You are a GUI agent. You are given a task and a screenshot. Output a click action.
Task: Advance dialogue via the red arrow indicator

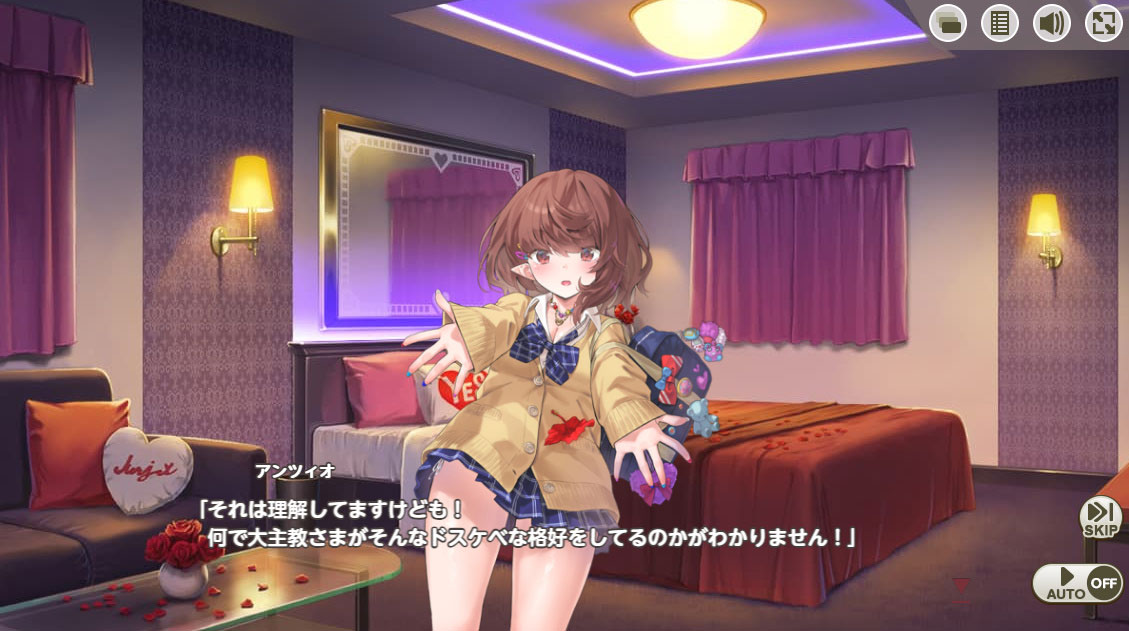(961, 586)
